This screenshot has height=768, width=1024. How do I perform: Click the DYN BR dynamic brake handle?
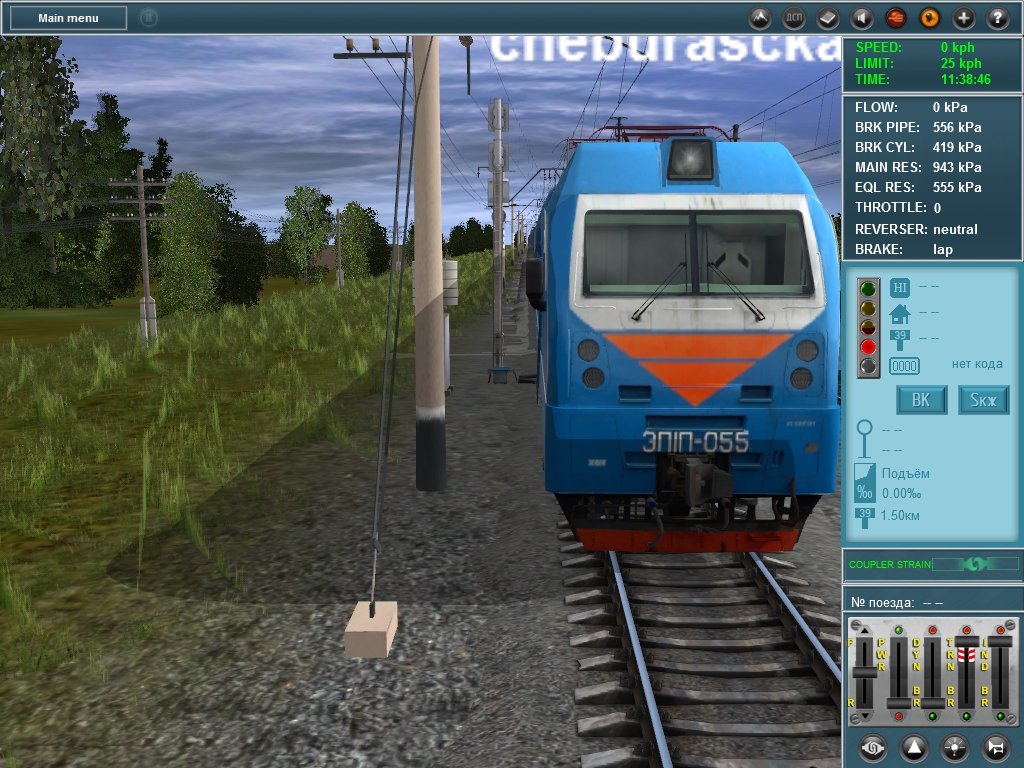point(932,703)
